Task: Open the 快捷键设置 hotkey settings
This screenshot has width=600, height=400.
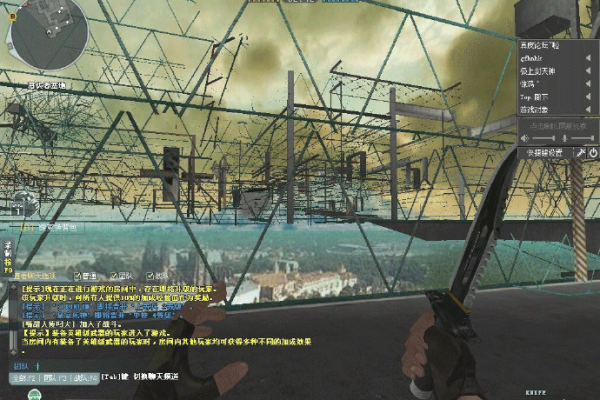Action: click(545, 152)
